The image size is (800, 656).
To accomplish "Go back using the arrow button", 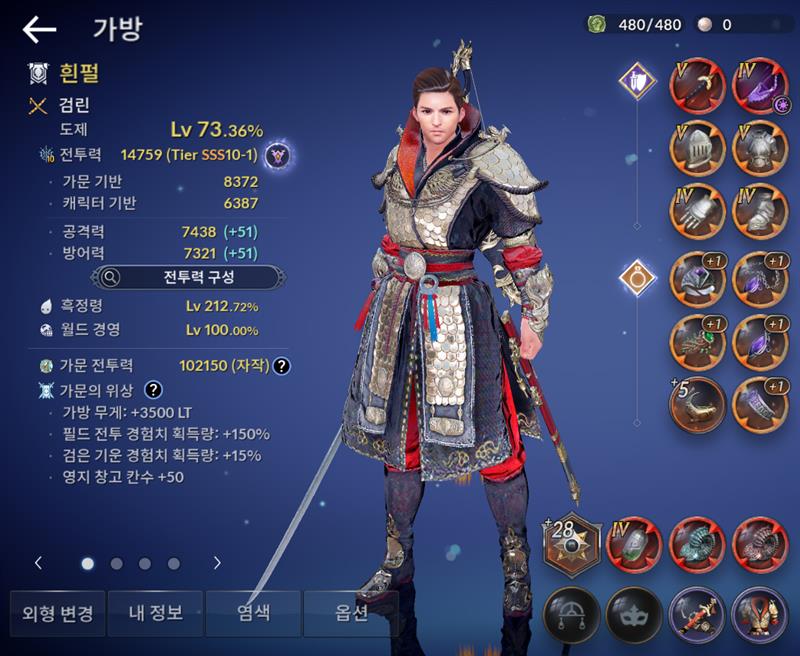I will pyautogui.click(x=40, y=30).
